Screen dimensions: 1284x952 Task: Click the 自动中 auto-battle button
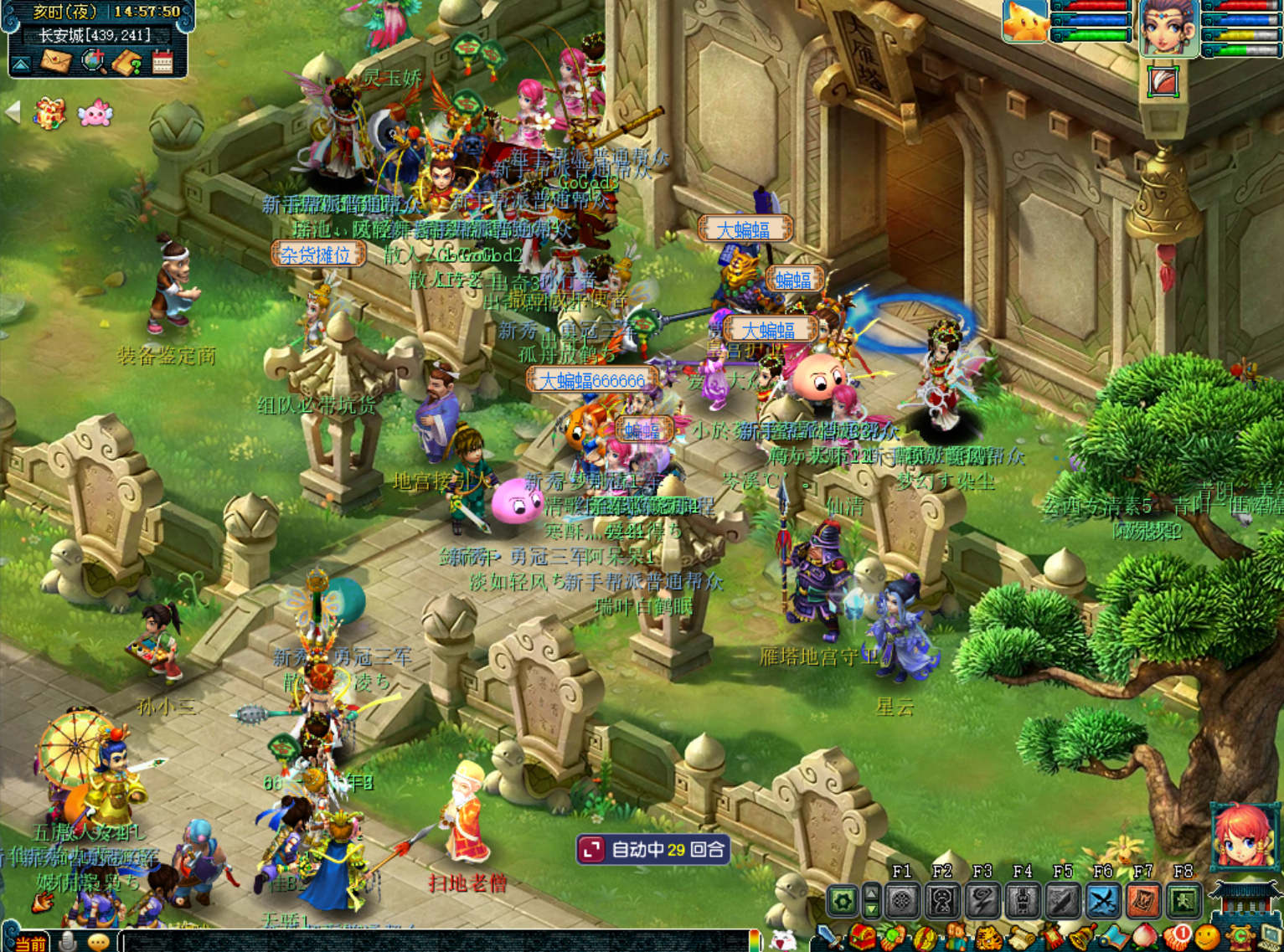point(653,850)
